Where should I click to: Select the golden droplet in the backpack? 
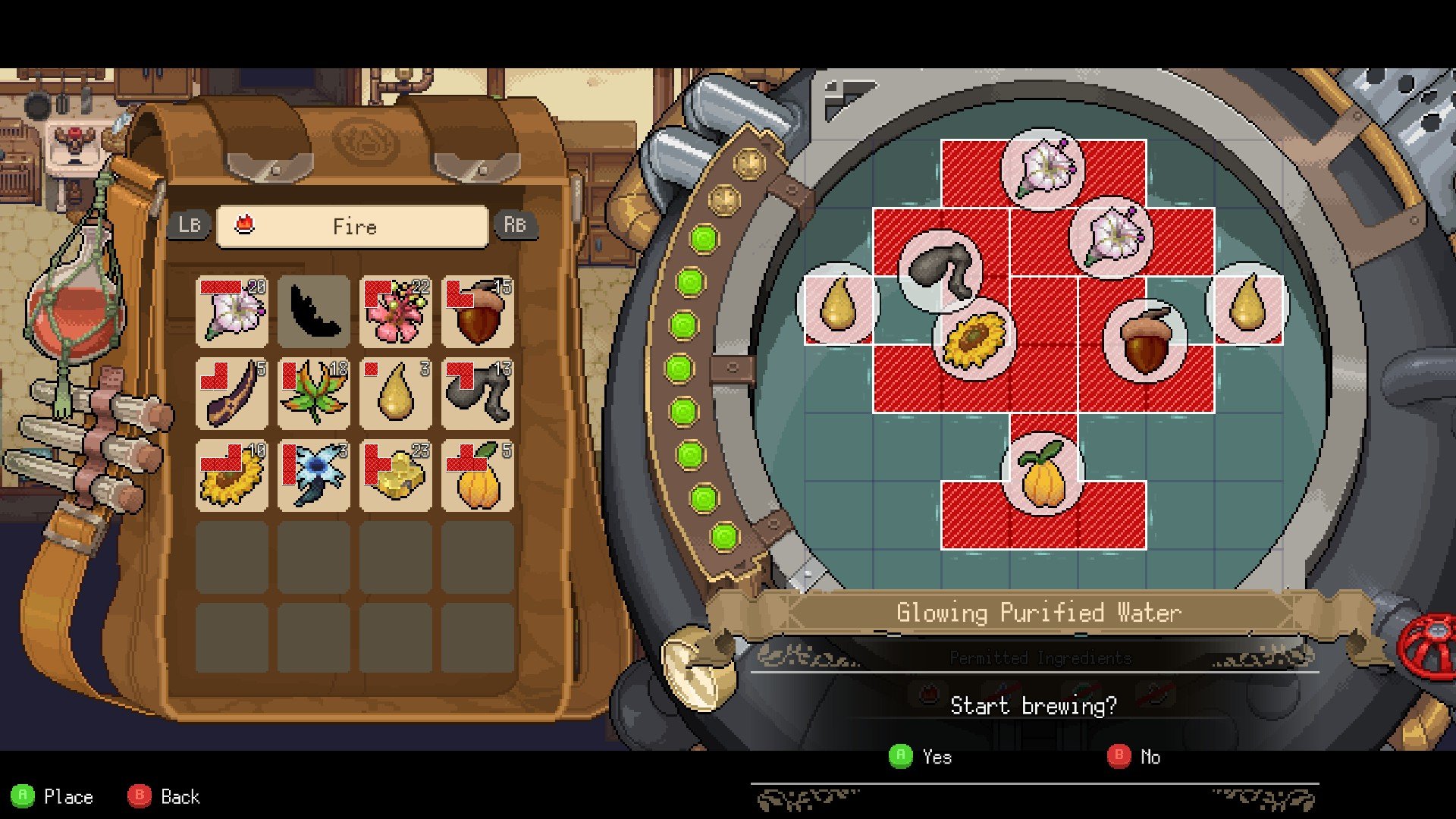pyautogui.click(x=396, y=393)
